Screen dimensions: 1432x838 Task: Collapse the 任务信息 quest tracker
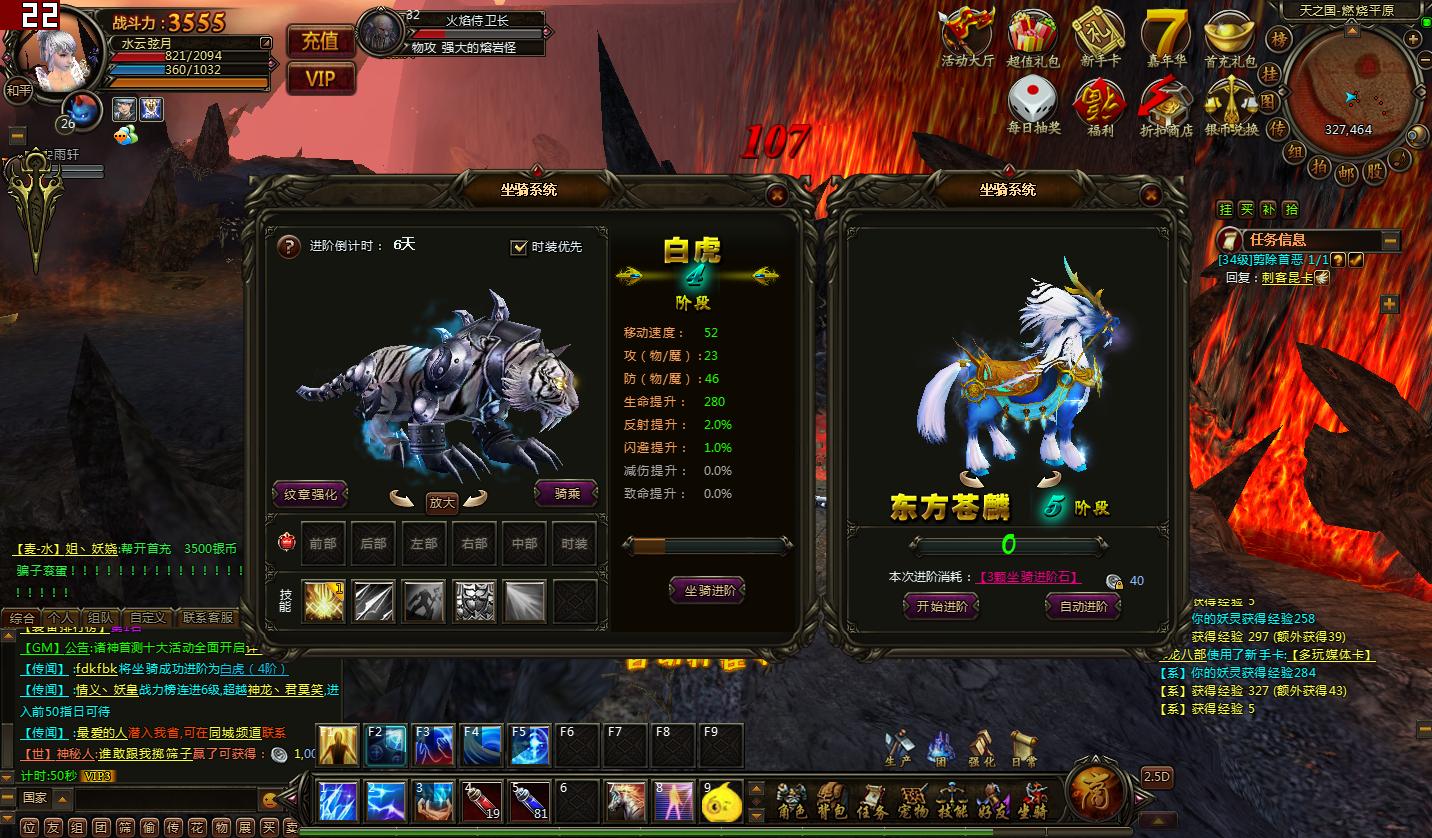(1390, 240)
